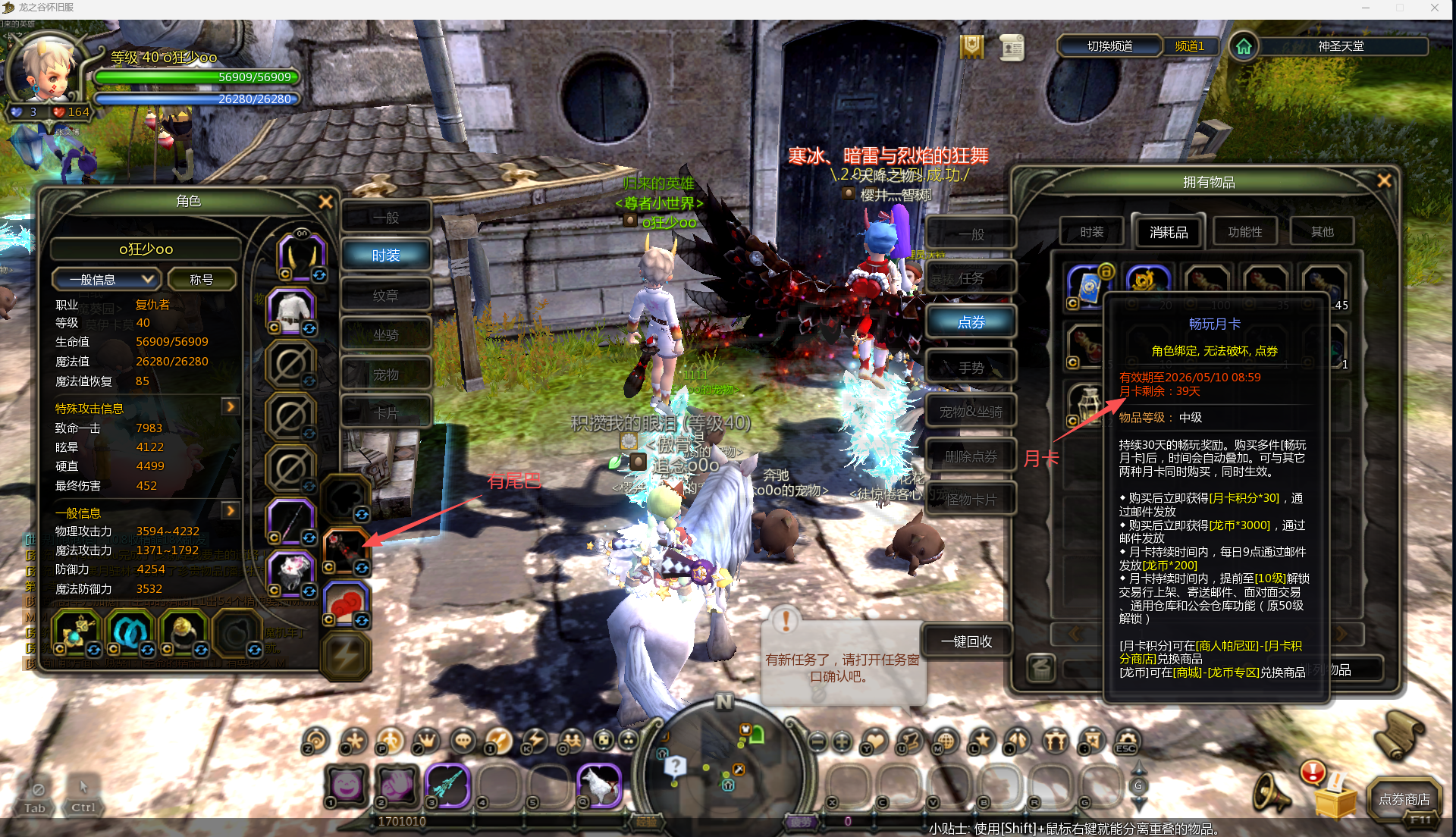The height and width of the screenshot is (837, 1456).
Task: Activate the white horse mount hotbar slot
Action: pyautogui.click(x=599, y=785)
